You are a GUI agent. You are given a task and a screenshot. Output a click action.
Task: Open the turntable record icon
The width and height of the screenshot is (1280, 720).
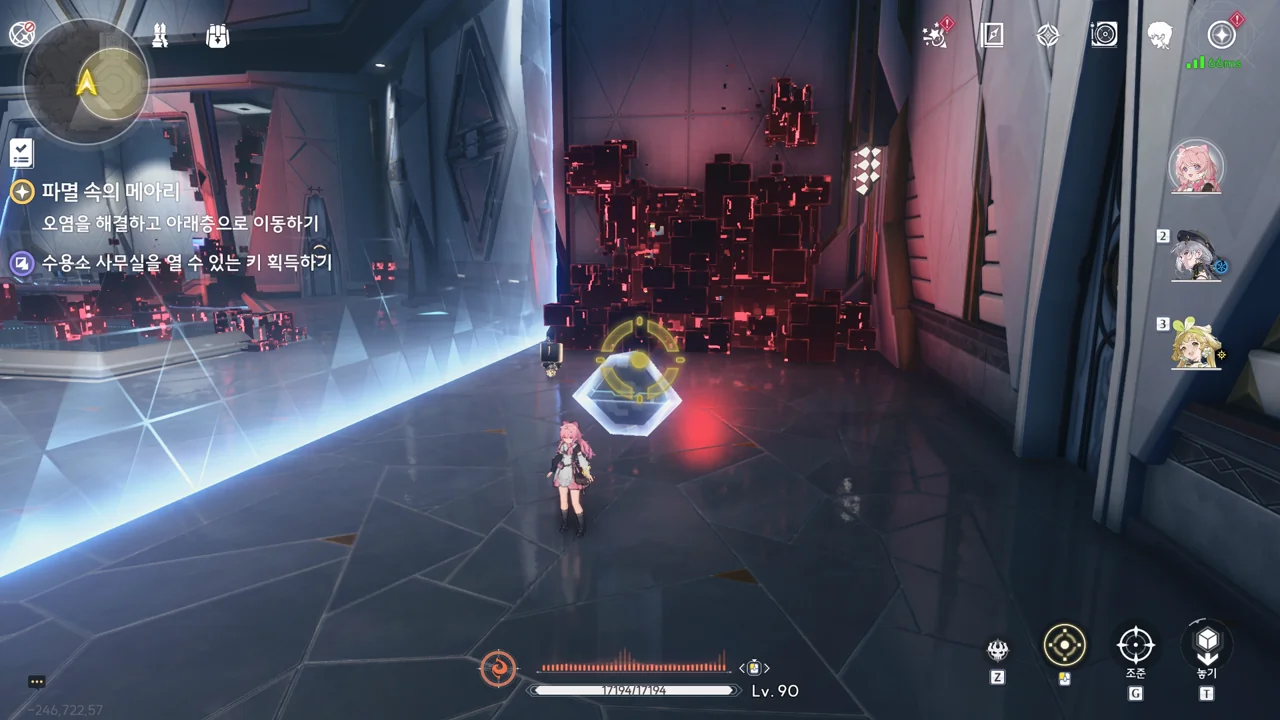click(x=1103, y=36)
